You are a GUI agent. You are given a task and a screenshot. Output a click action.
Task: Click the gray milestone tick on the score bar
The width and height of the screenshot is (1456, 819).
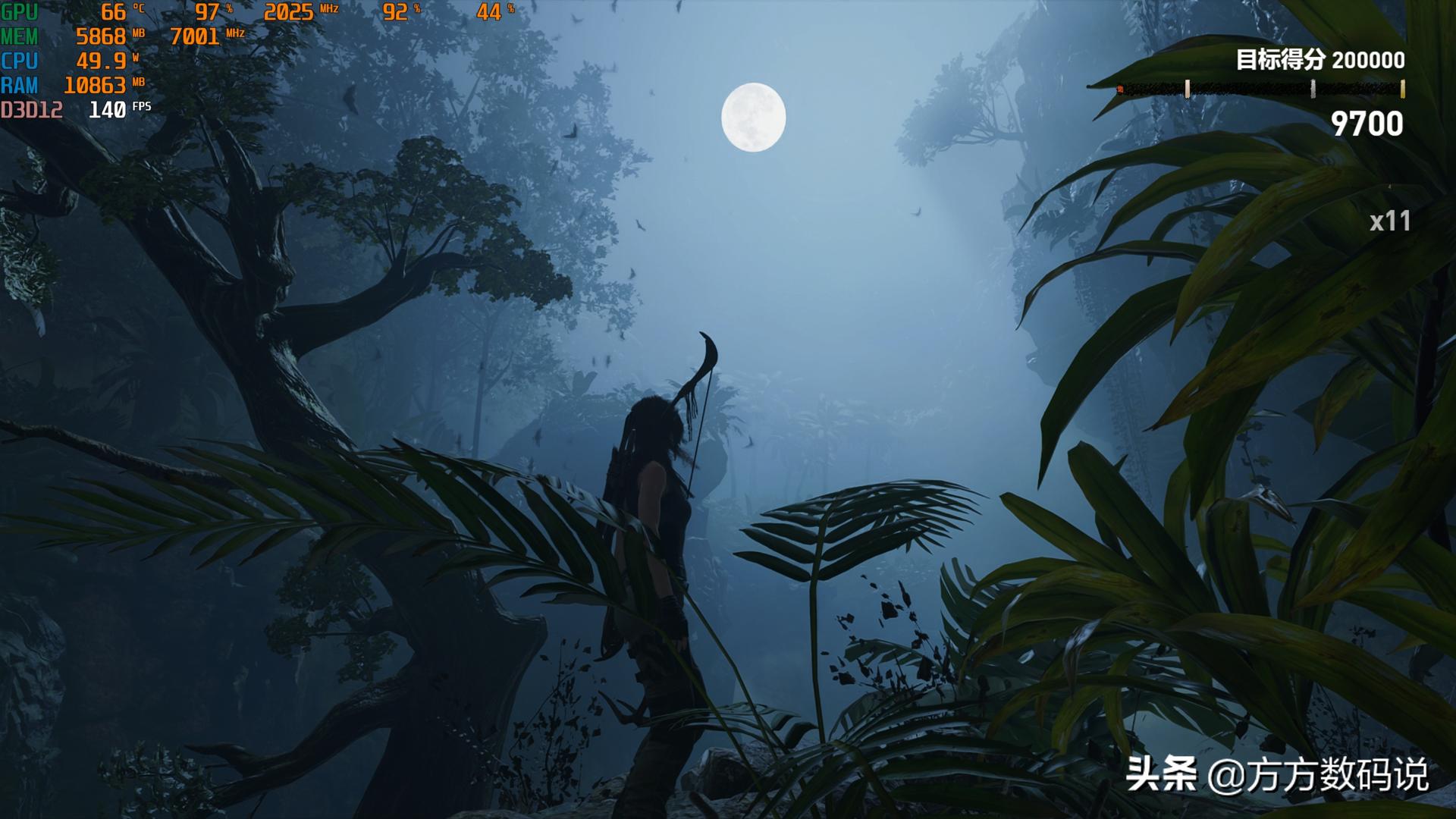tap(1313, 89)
